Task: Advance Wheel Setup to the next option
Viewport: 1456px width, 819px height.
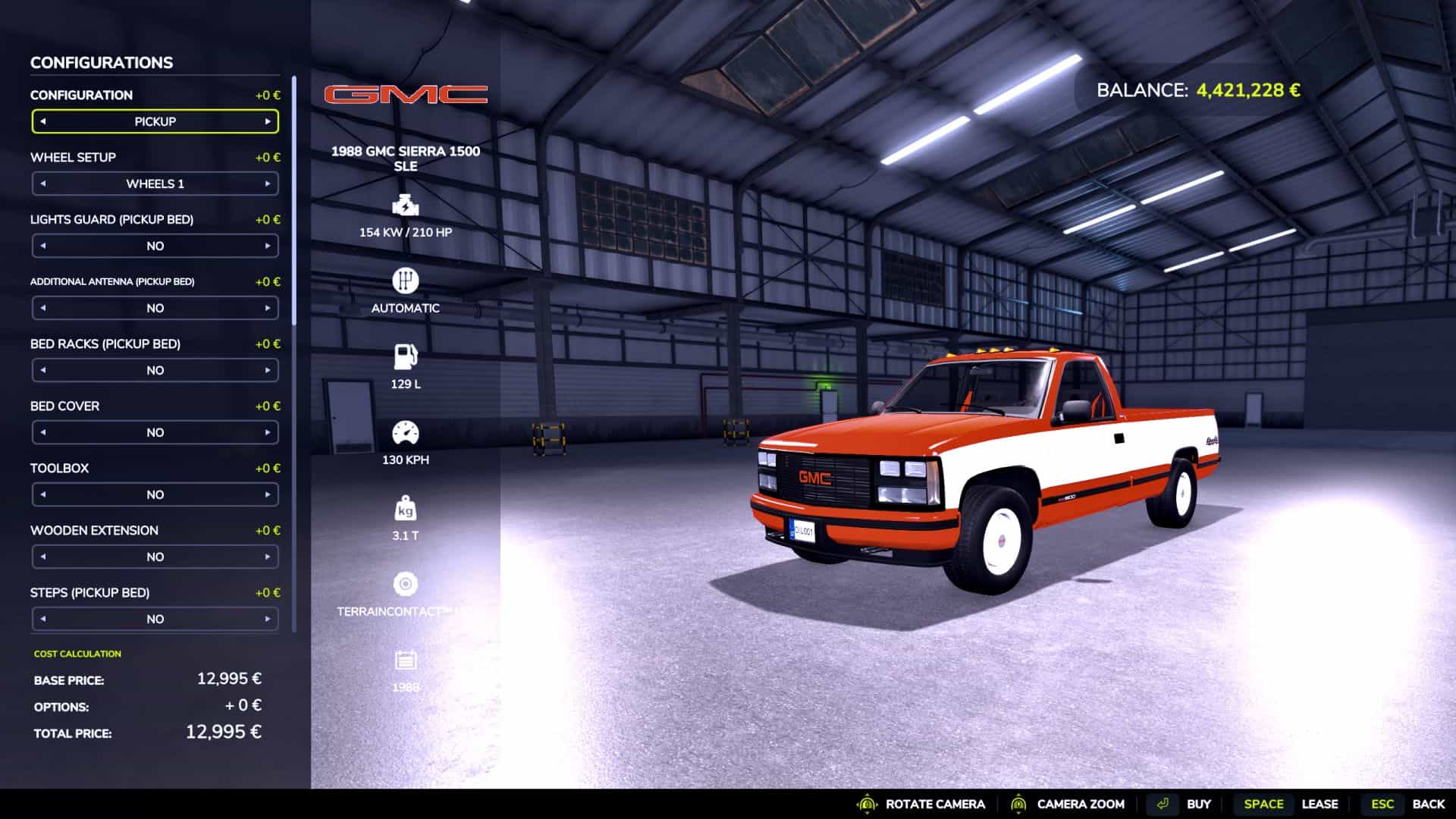Action: pos(268,184)
